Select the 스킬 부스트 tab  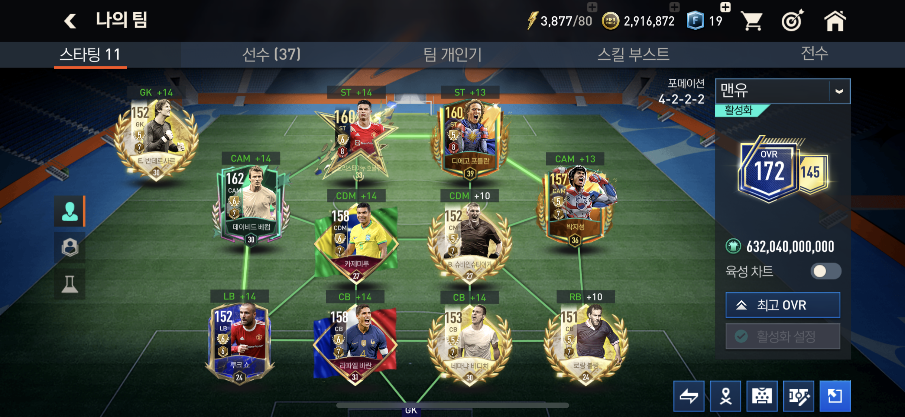633,54
